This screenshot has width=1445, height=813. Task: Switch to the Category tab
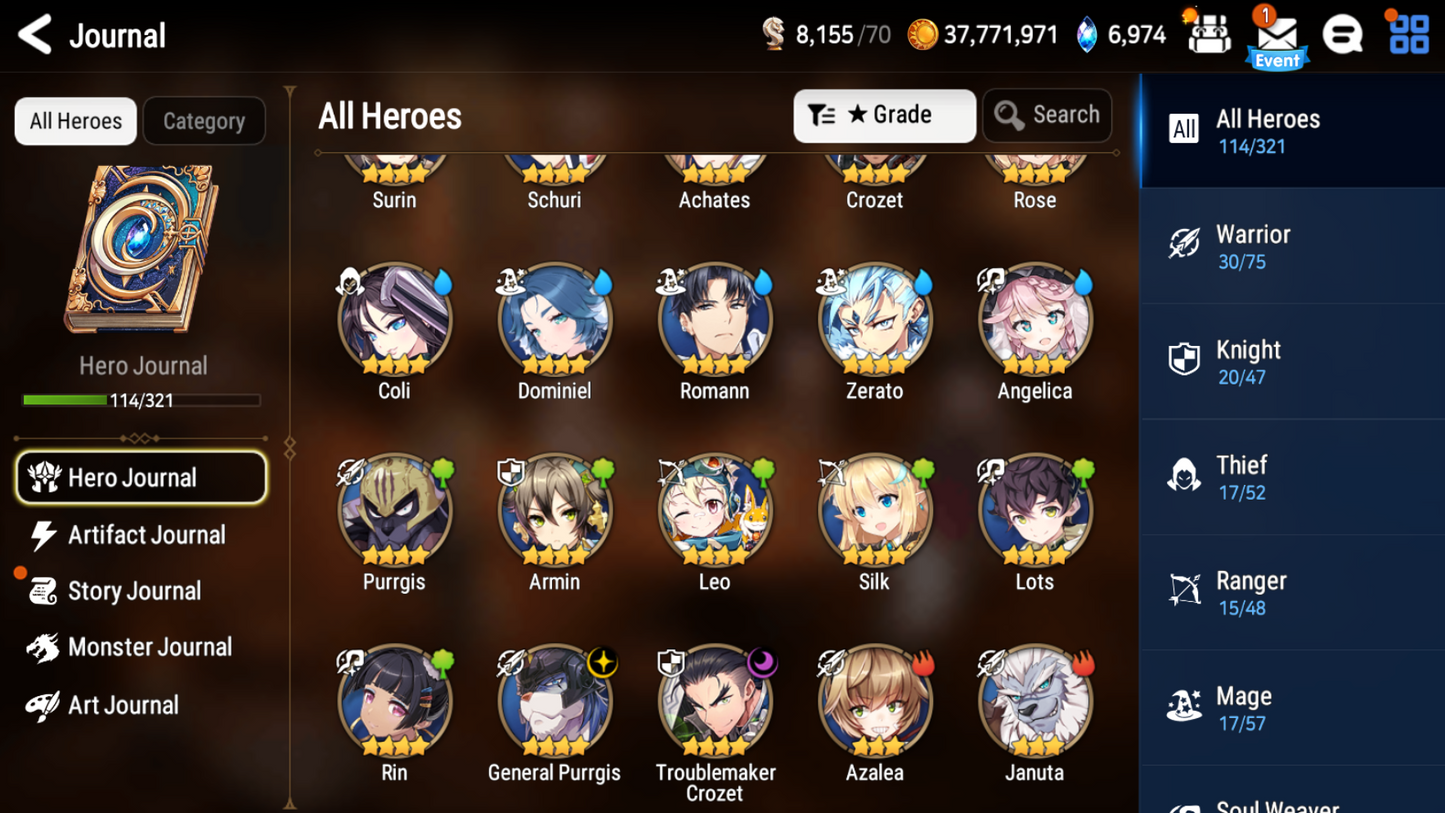tap(204, 121)
